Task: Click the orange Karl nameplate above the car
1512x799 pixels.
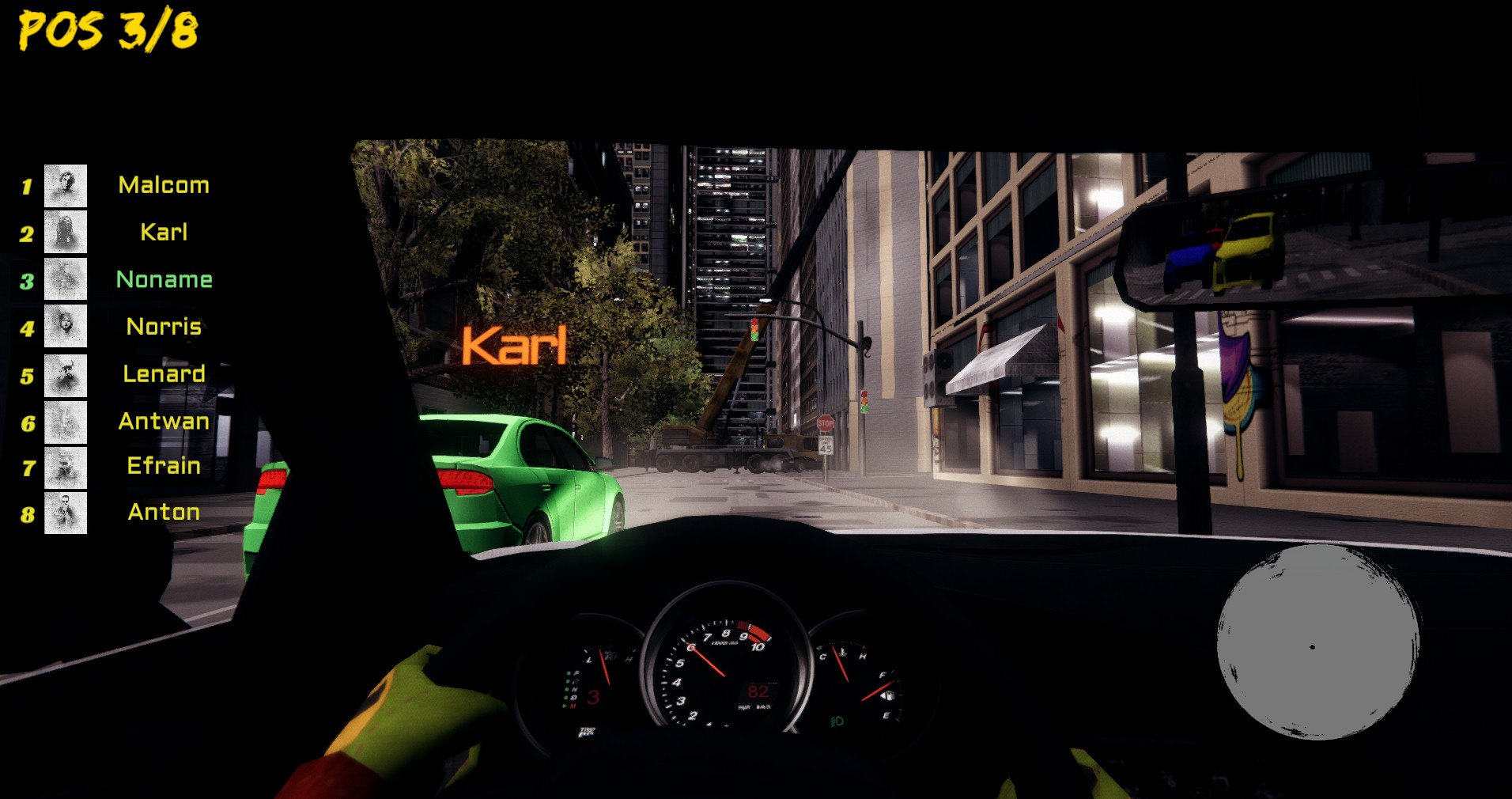Action: pos(514,346)
